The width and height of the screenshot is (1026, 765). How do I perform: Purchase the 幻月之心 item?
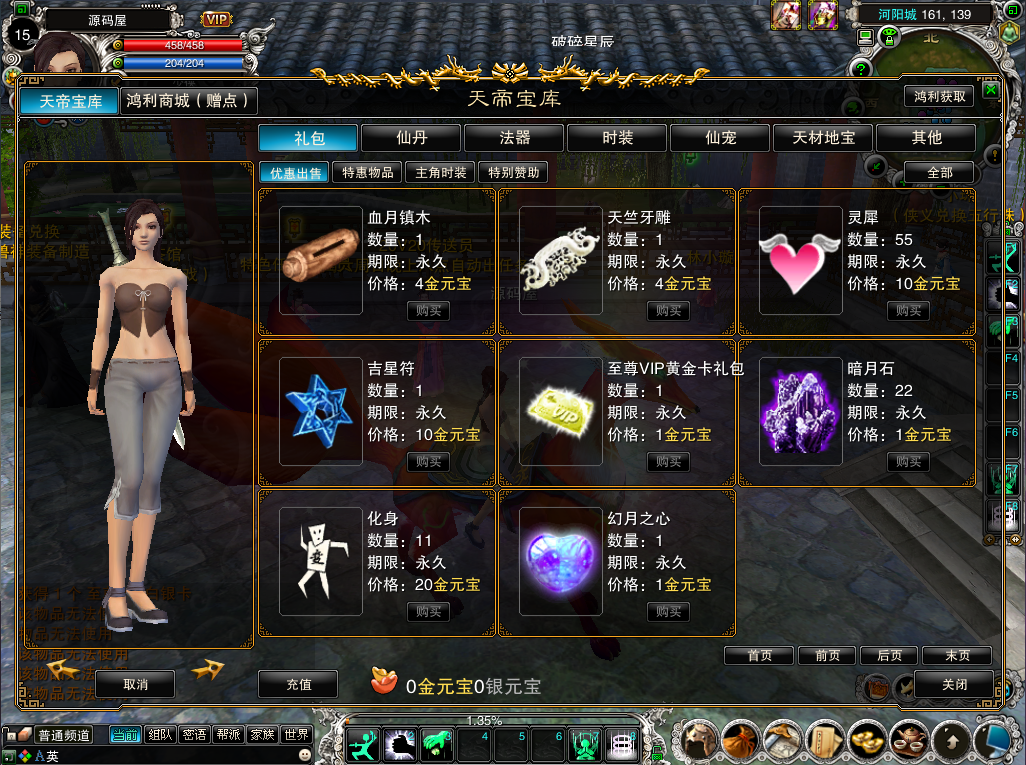pyautogui.click(x=669, y=612)
